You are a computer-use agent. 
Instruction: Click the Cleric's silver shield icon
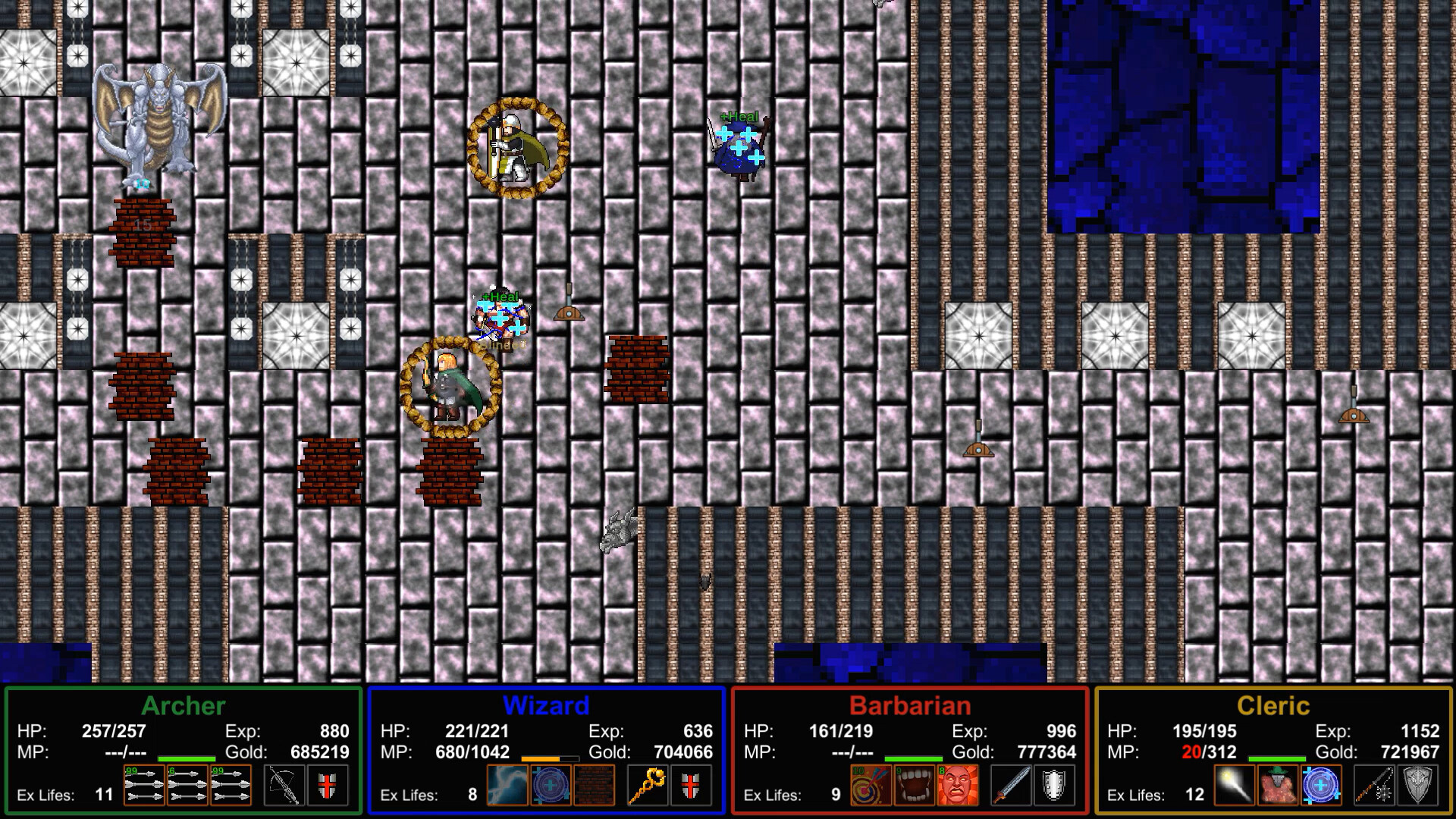click(x=1420, y=787)
